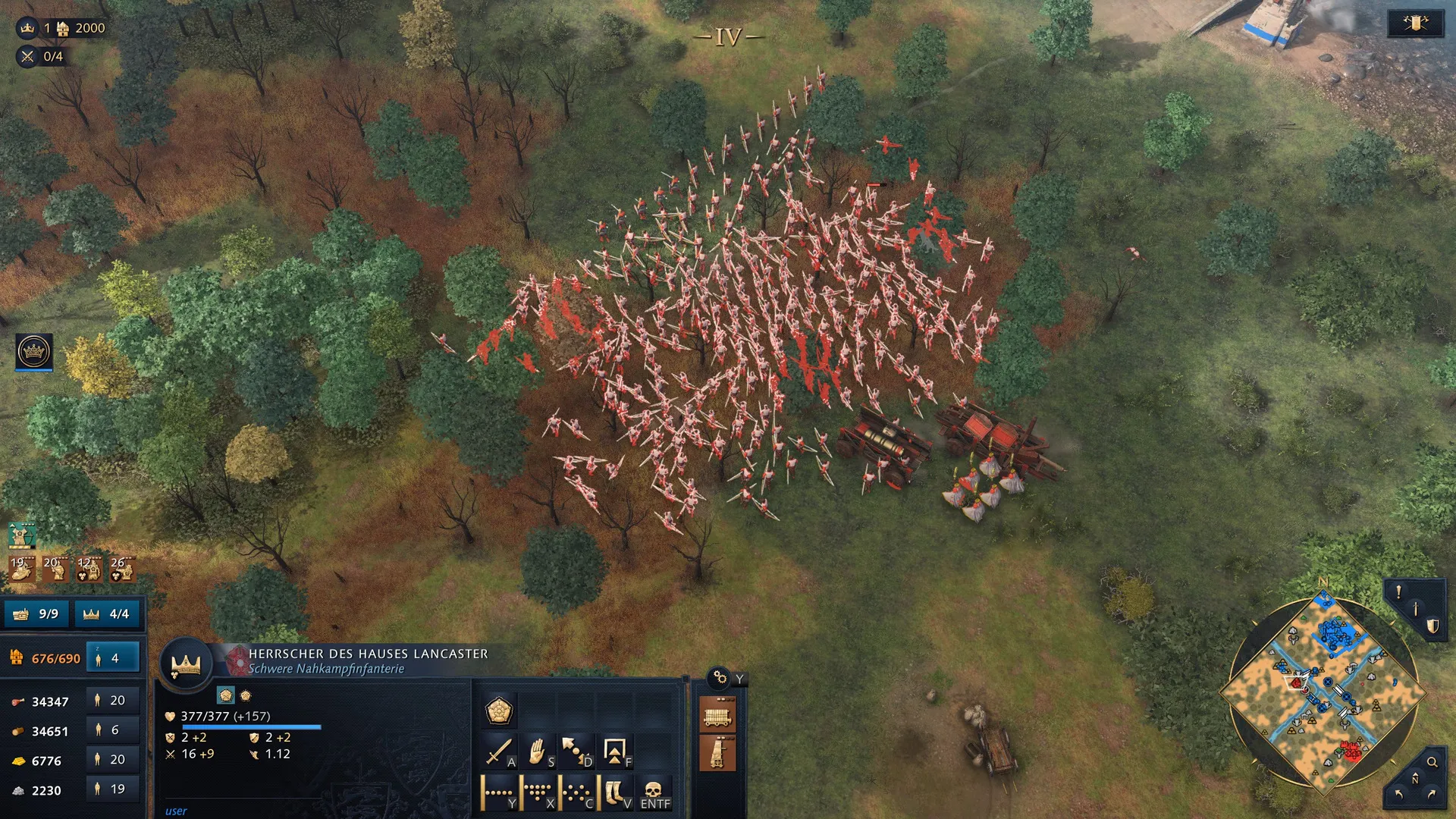
Task: Select idle villagers button showing 4
Action: click(x=113, y=658)
